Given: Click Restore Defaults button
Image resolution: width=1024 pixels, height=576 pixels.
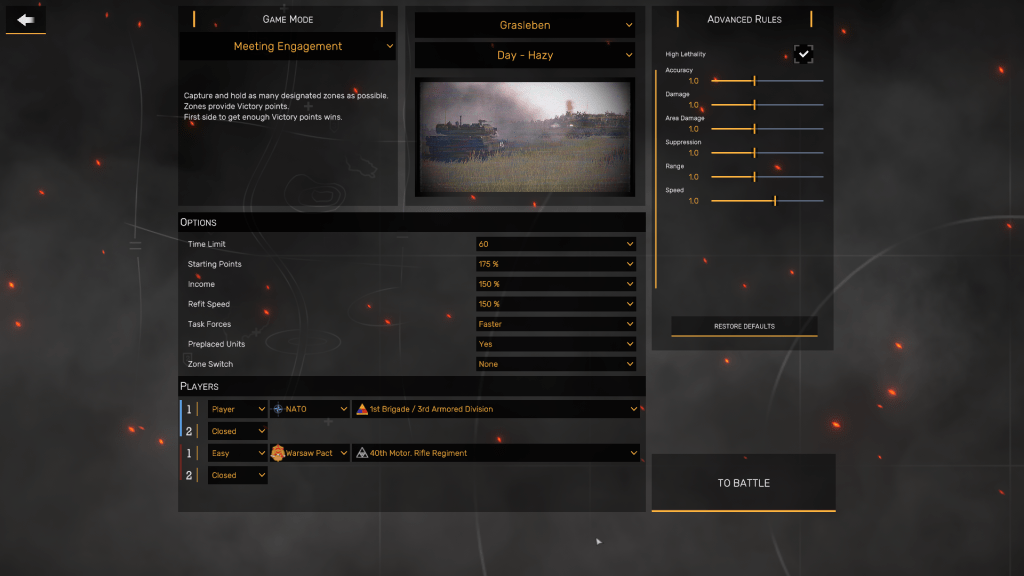Looking at the screenshot, I should [744, 326].
